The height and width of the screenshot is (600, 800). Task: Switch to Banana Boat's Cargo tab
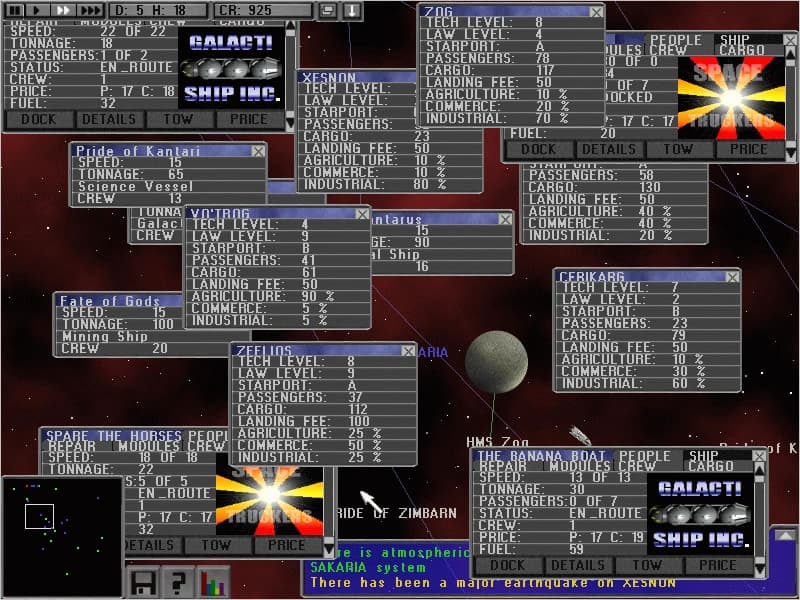712,466
